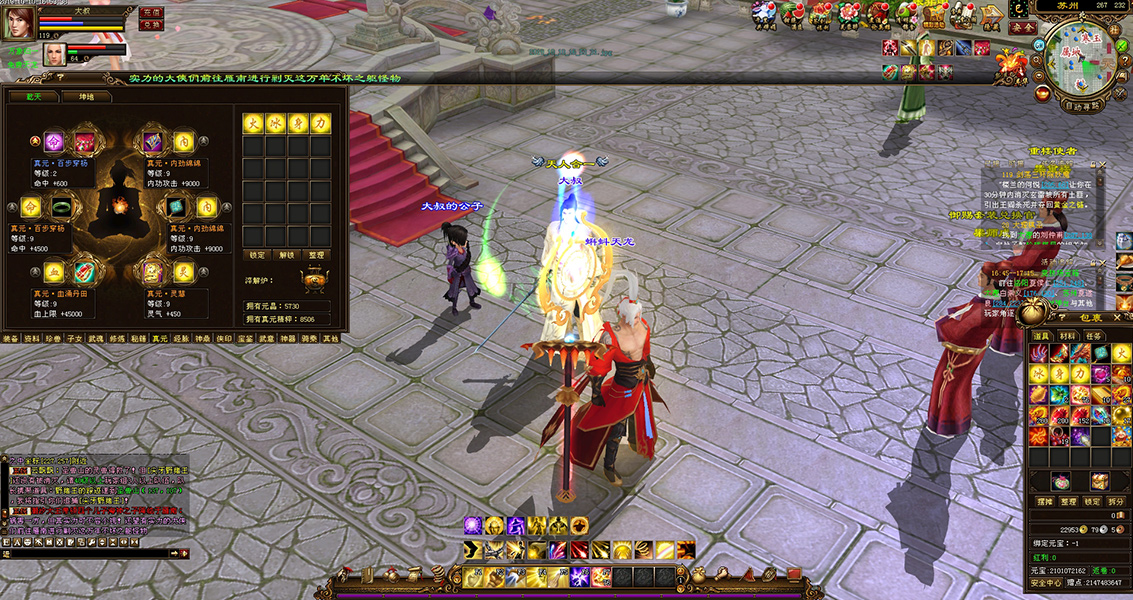Click the 拆分 split button in the bag

tap(1117, 501)
